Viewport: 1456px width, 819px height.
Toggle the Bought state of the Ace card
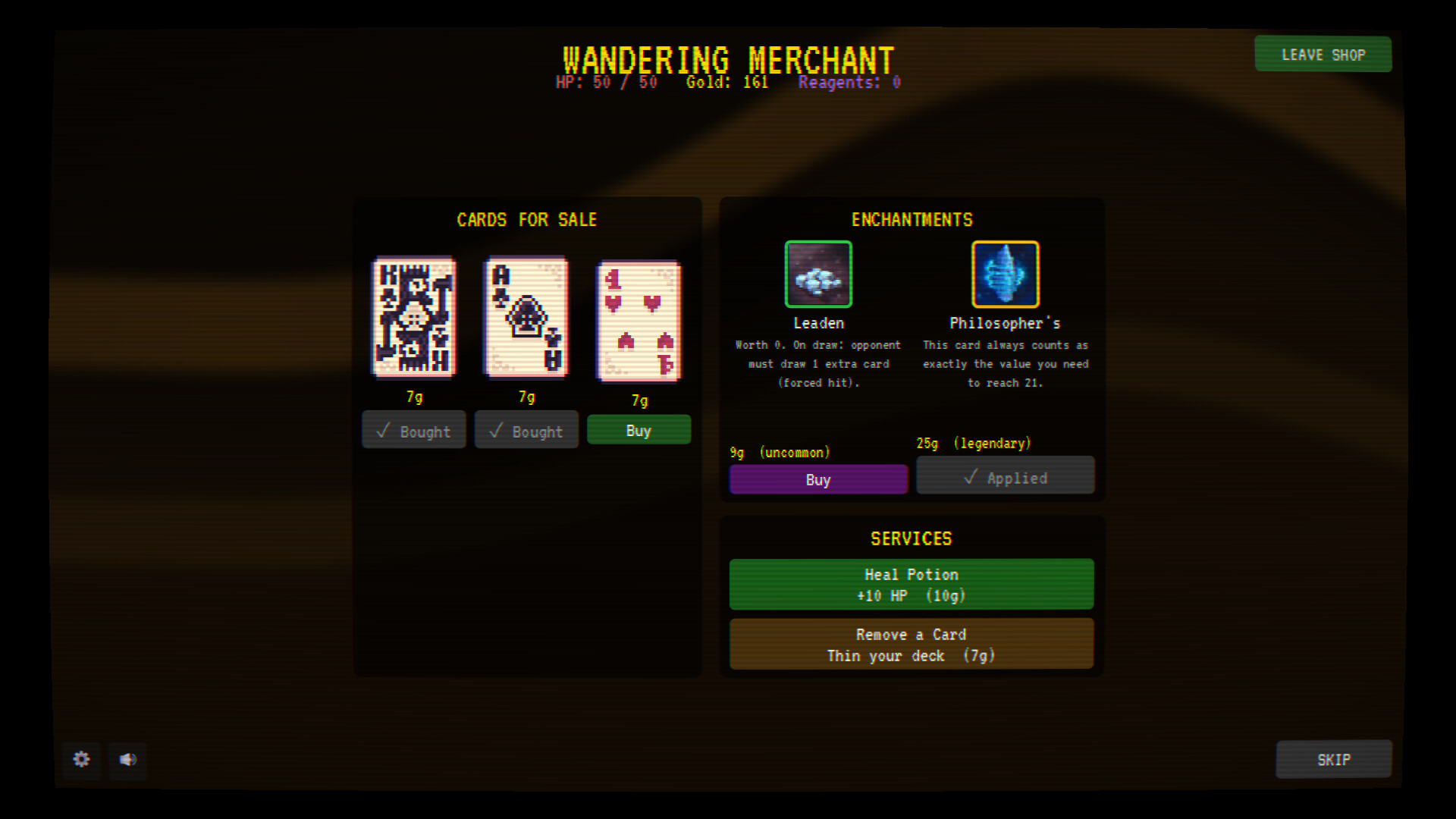(526, 430)
